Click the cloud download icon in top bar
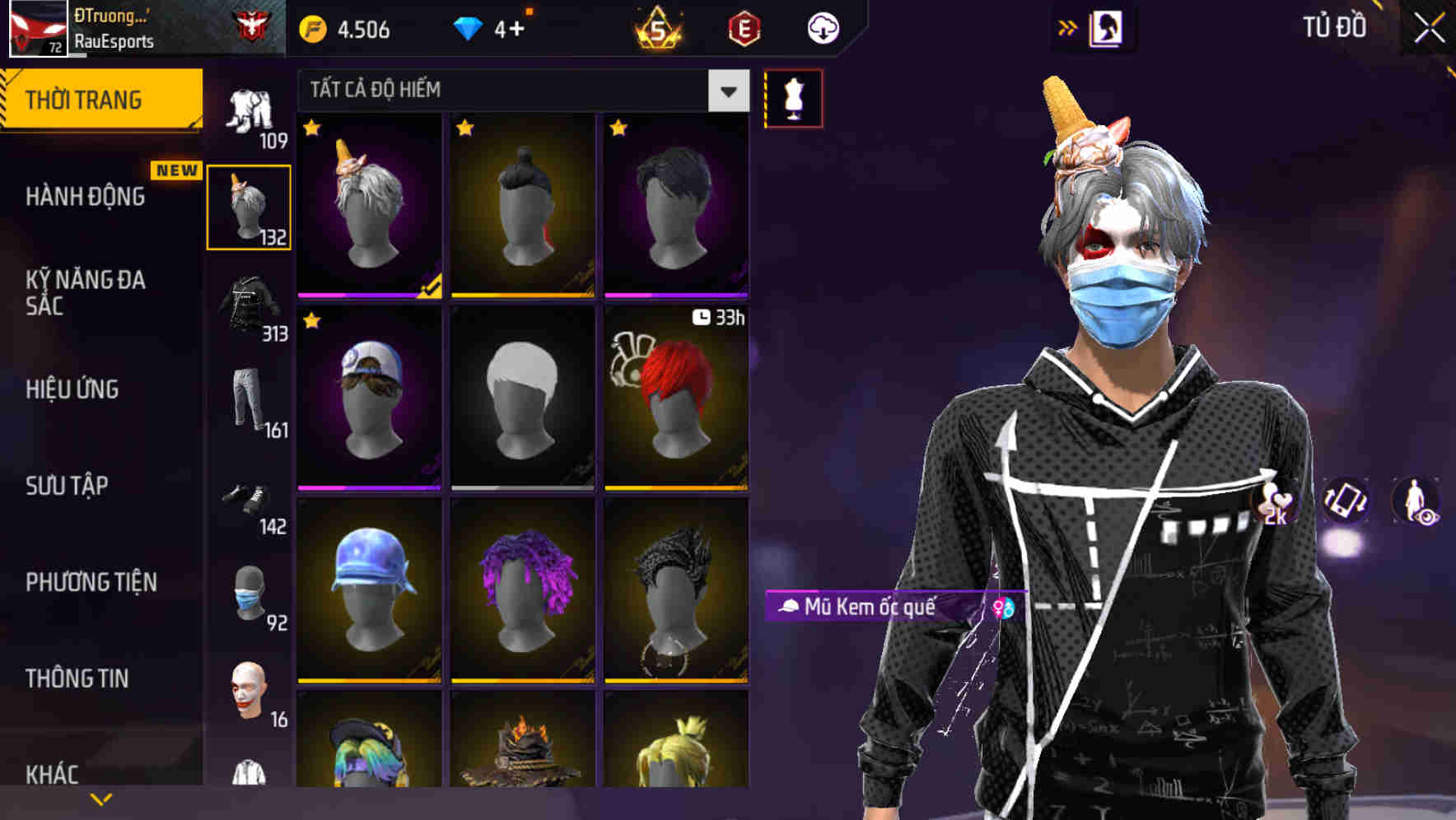 click(822, 26)
